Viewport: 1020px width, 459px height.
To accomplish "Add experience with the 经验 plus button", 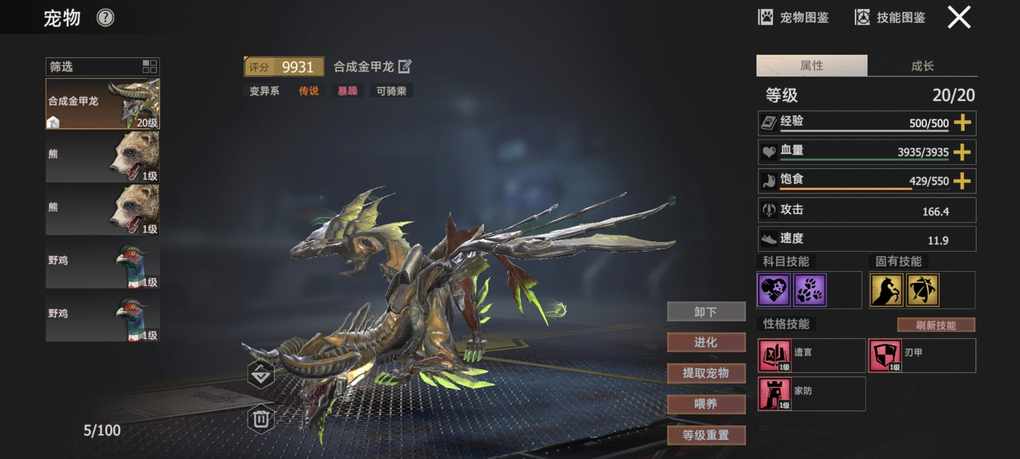I will [962, 123].
